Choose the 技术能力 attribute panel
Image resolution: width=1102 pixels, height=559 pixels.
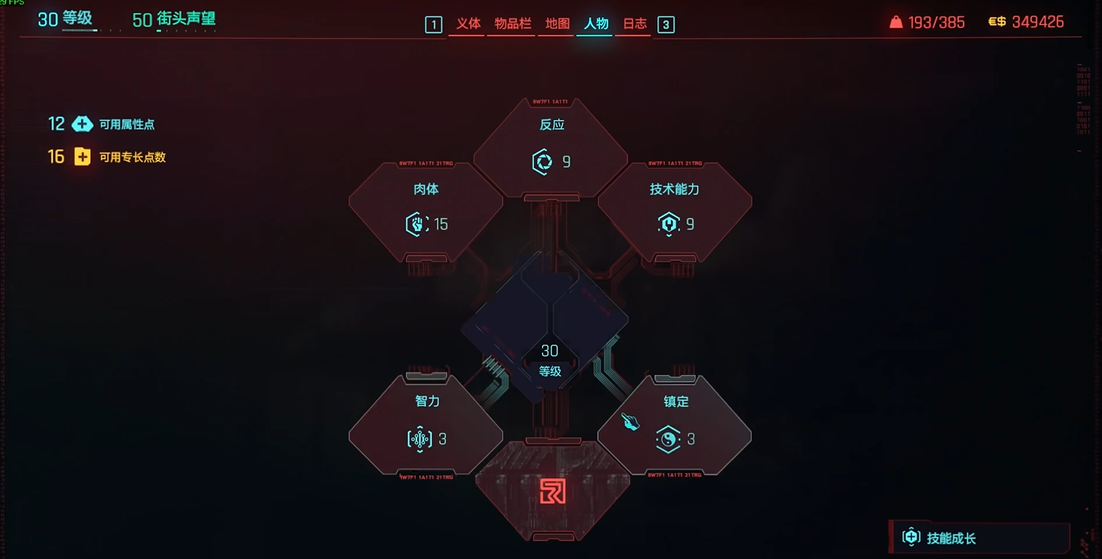click(x=674, y=210)
